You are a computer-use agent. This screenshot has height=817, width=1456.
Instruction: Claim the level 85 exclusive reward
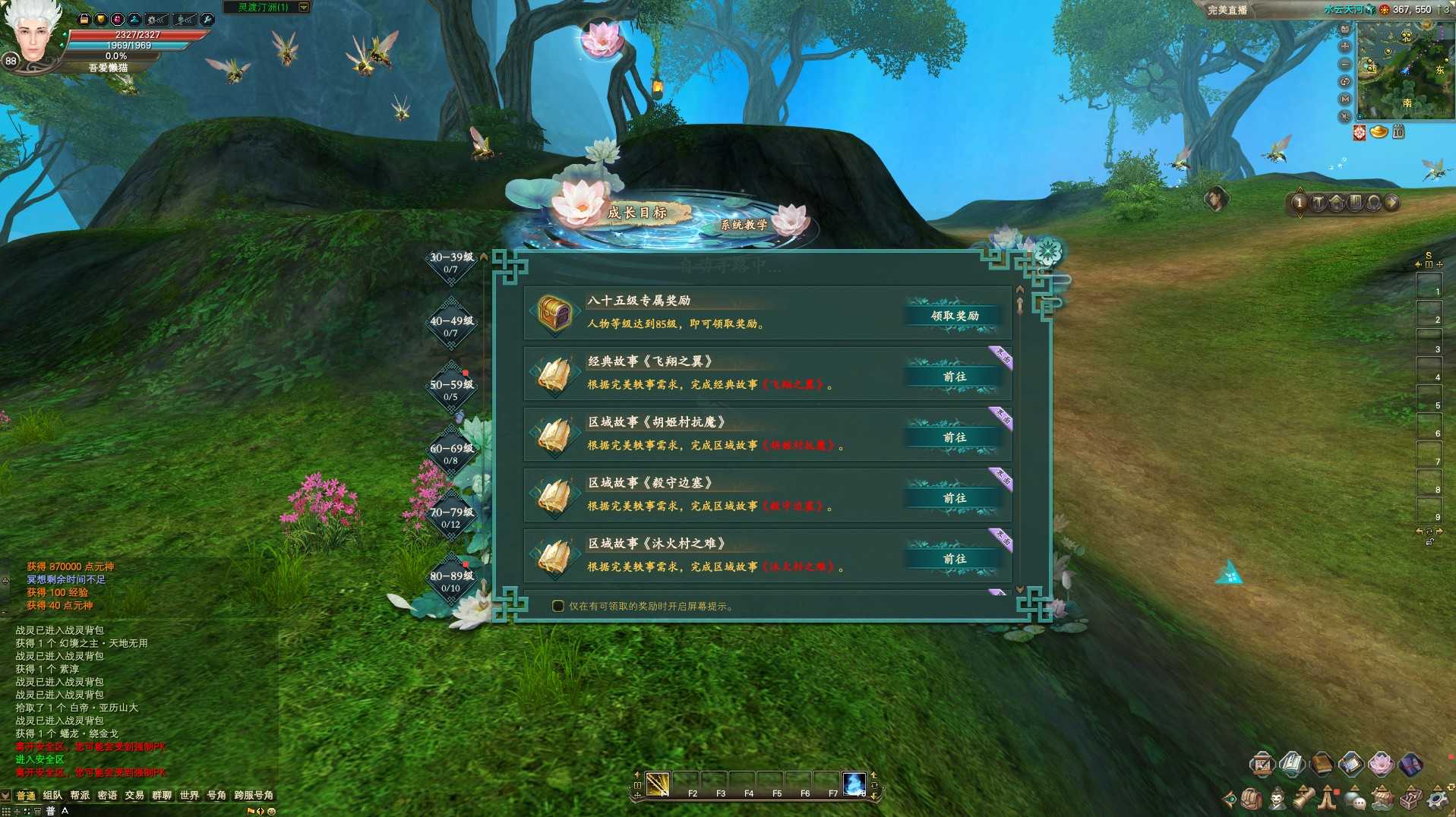[x=954, y=316]
